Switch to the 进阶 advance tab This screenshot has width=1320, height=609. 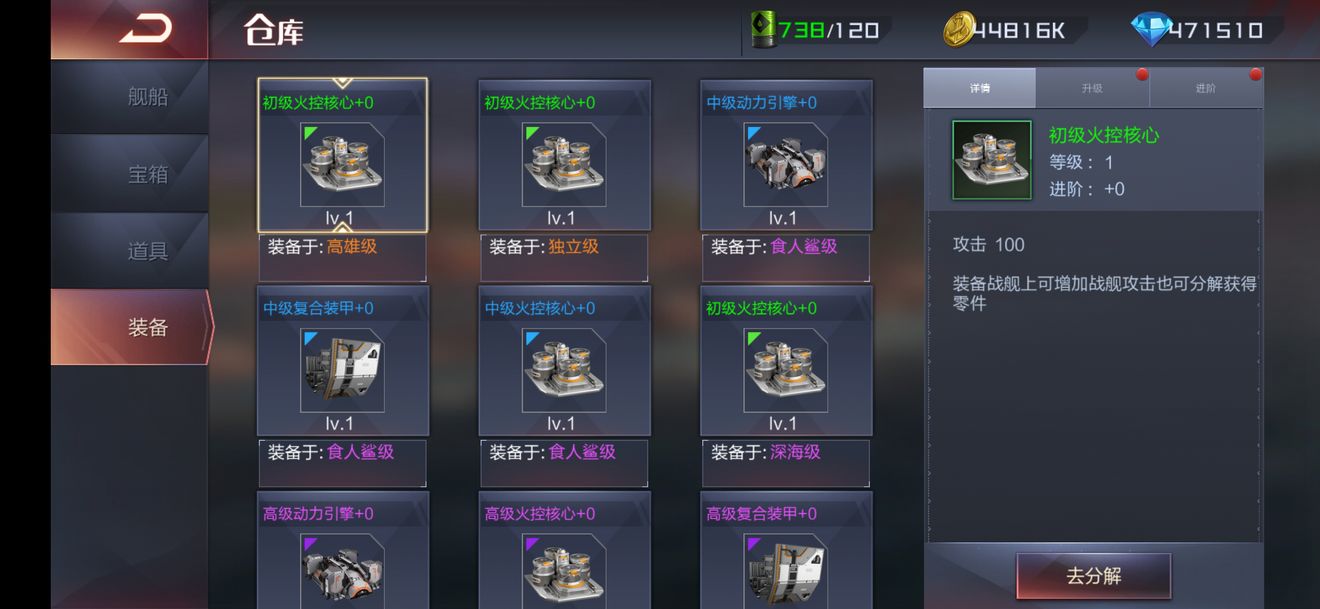coord(1206,88)
